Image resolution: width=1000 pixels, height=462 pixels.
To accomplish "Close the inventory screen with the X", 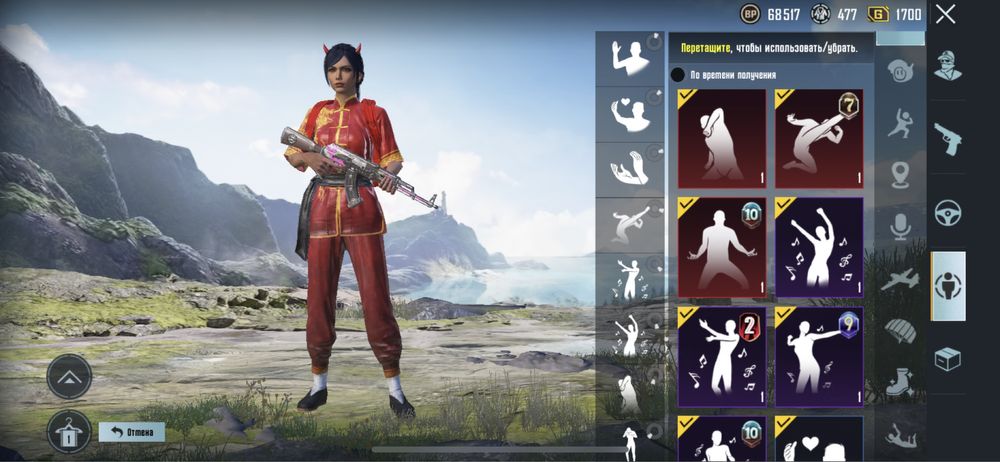I will [x=945, y=14].
